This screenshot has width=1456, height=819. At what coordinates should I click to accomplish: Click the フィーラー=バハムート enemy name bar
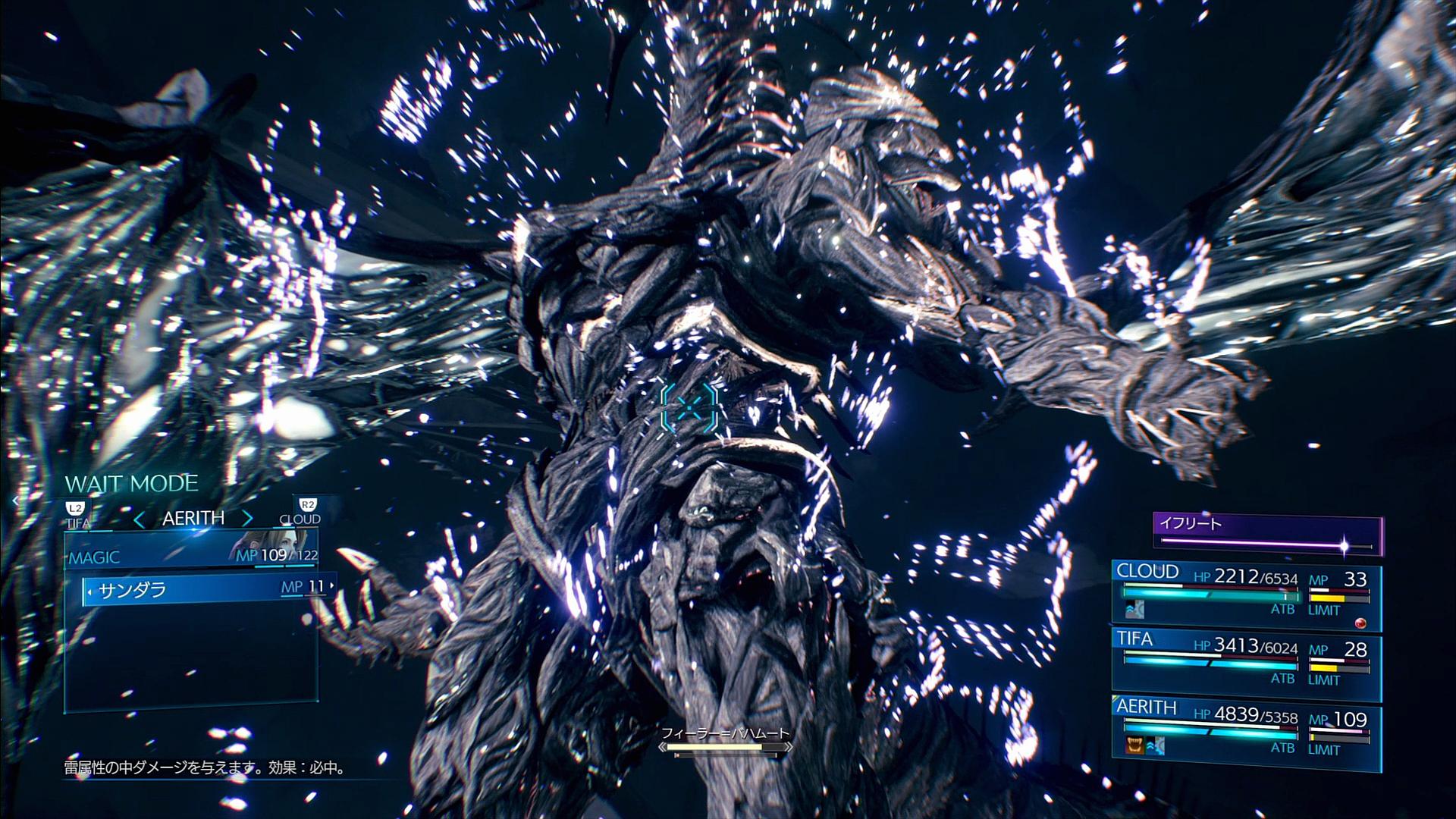pyautogui.click(x=725, y=741)
